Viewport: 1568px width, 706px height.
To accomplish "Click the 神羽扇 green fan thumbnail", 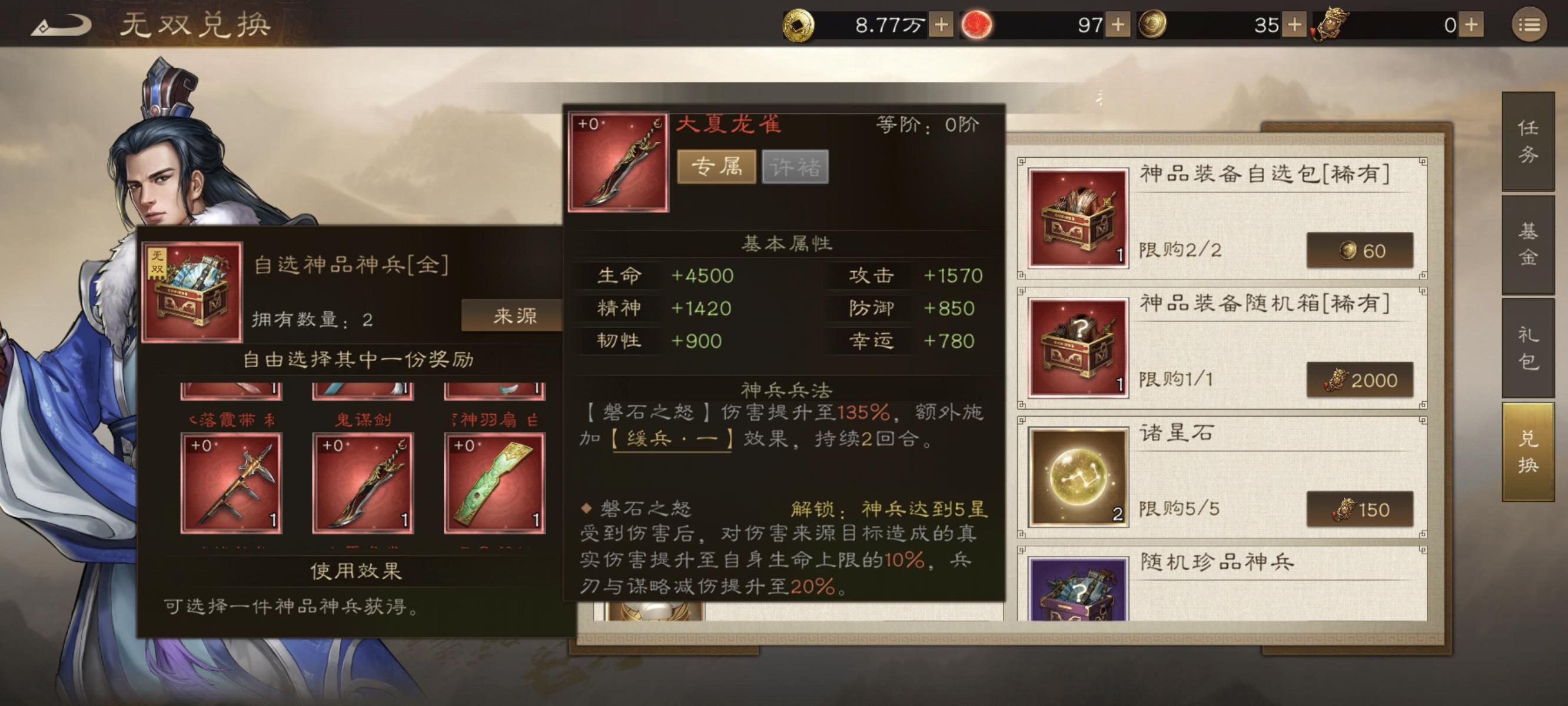I will coord(493,484).
